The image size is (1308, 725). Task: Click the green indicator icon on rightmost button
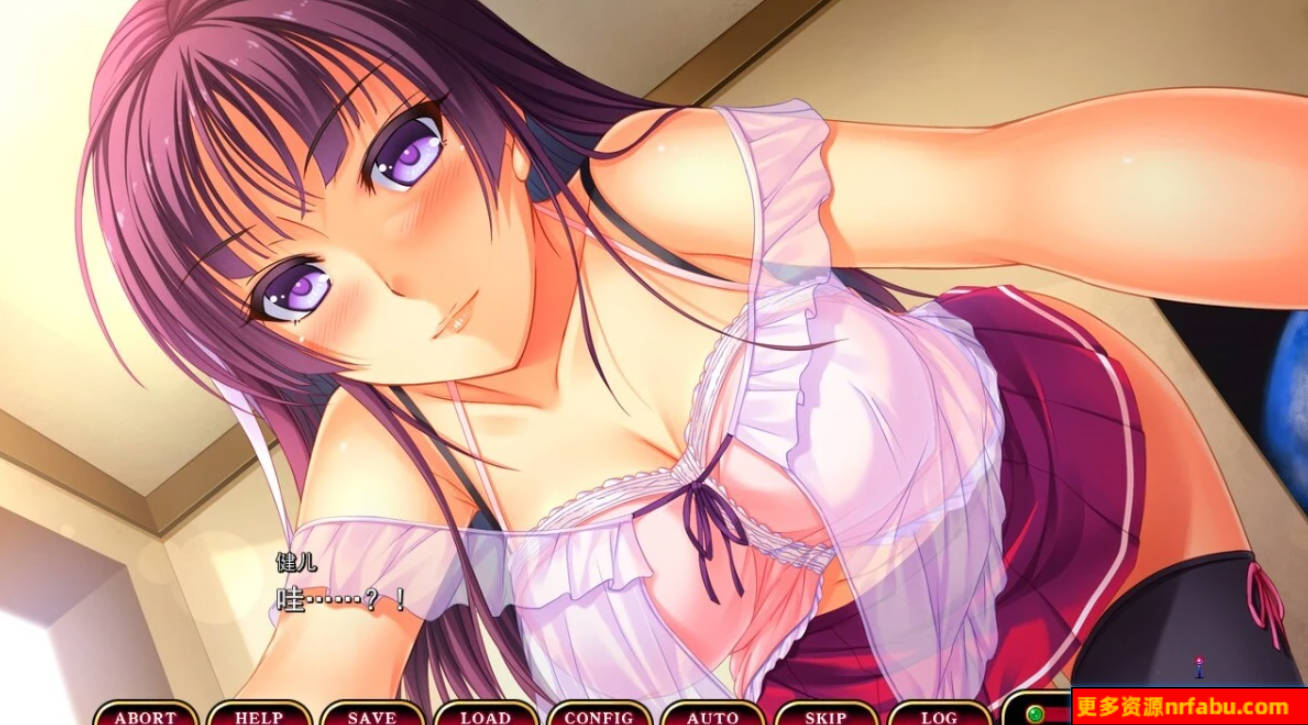(1035, 712)
